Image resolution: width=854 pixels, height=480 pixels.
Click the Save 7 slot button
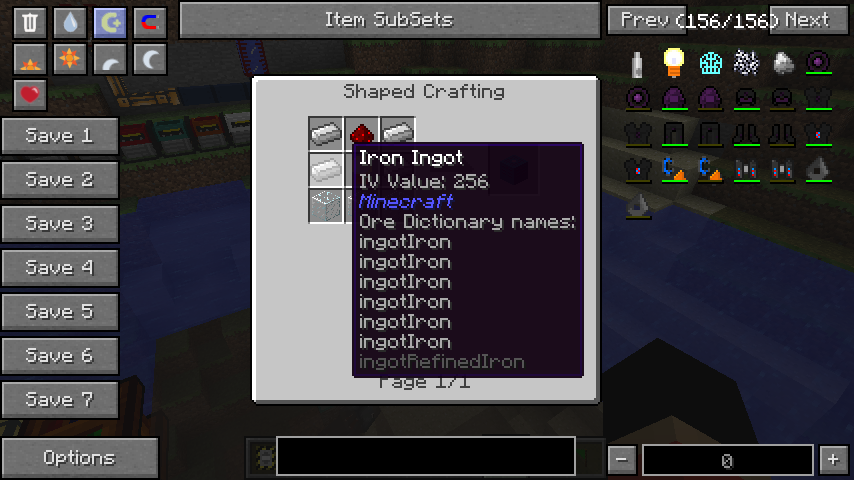point(60,400)
